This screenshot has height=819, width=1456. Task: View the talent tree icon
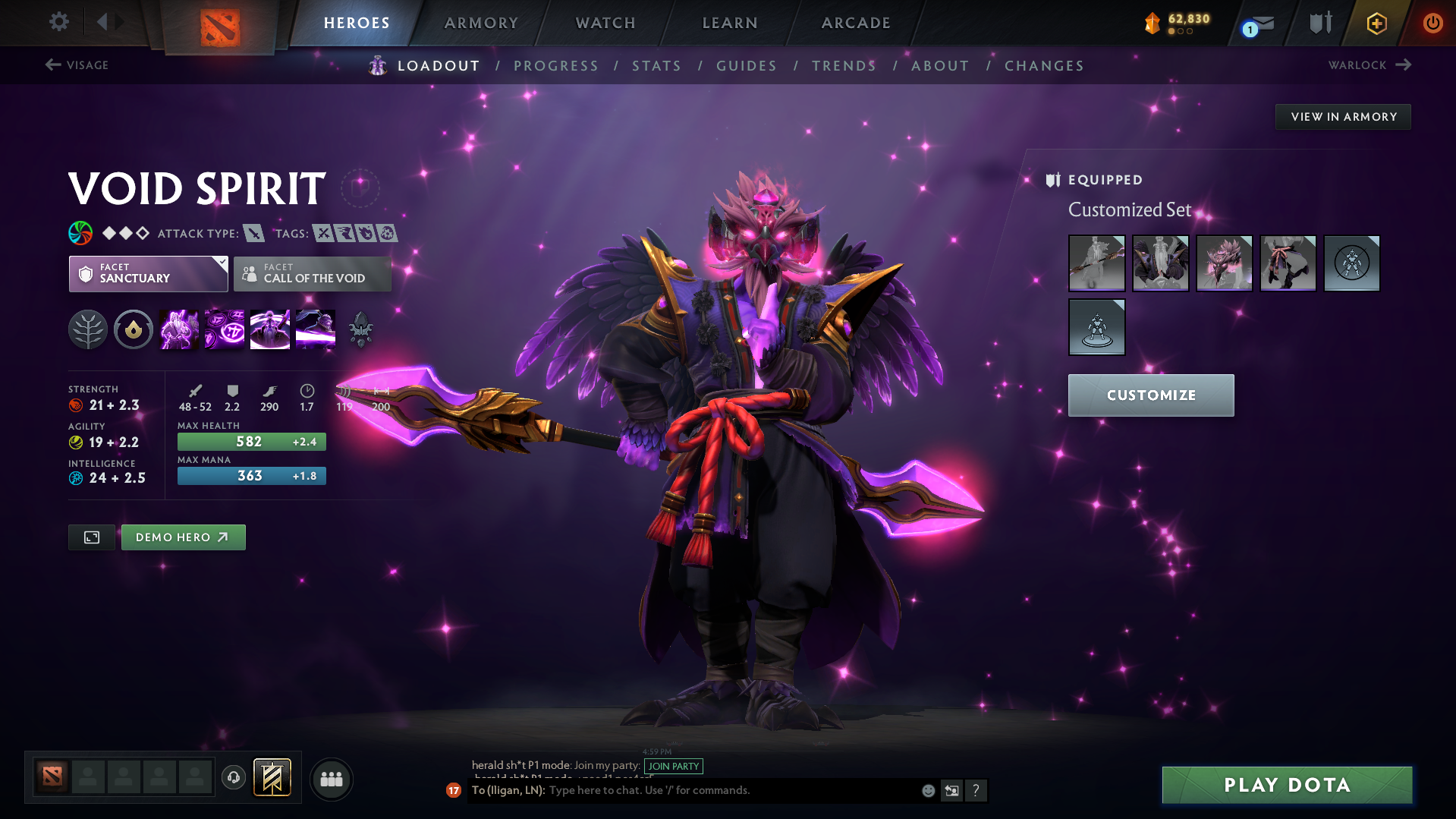88,329
